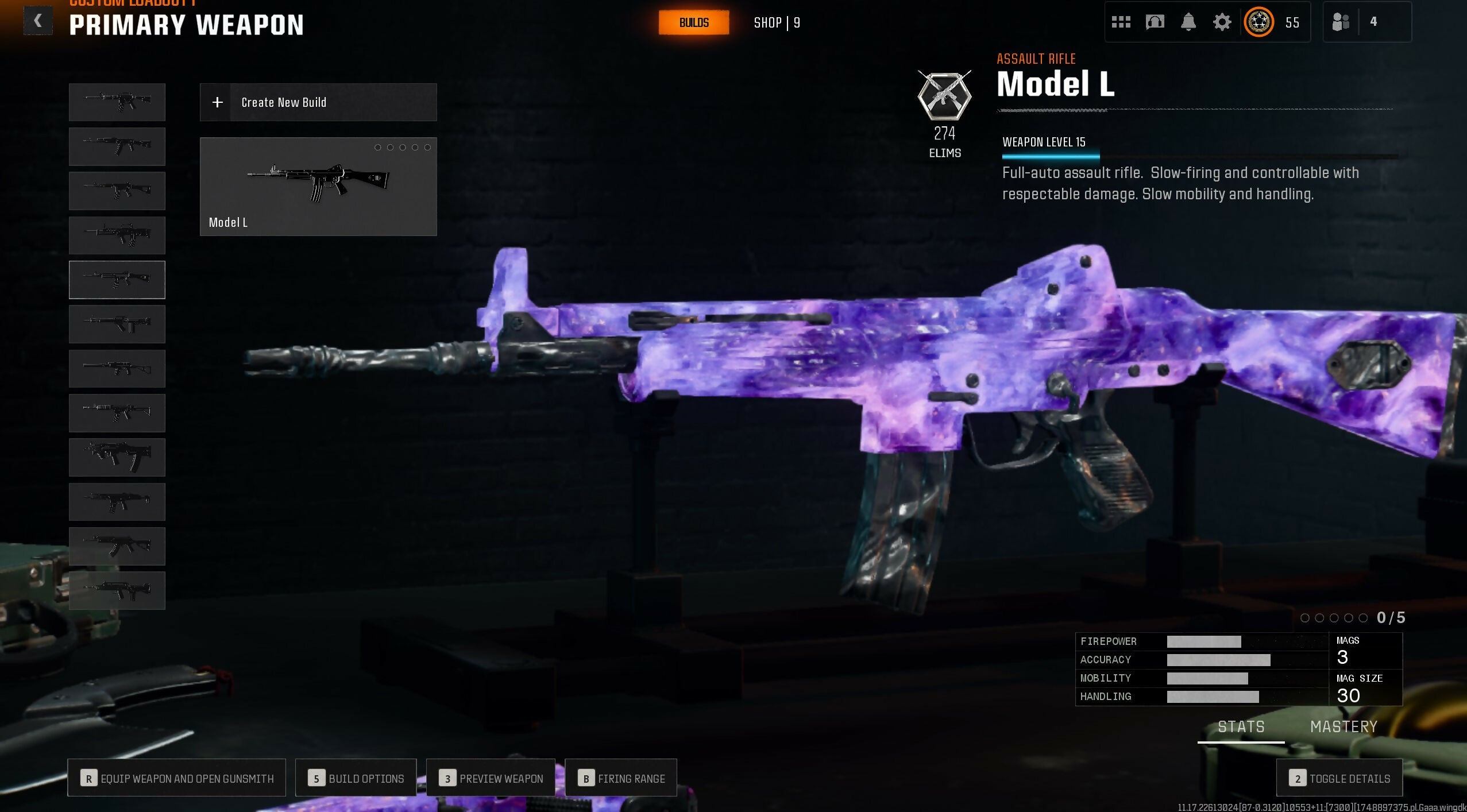Switch to the Builds tab
Image resolution: width=1467 pixels, height=812 pixels.
pyautogui.click(x=693, y=22)
